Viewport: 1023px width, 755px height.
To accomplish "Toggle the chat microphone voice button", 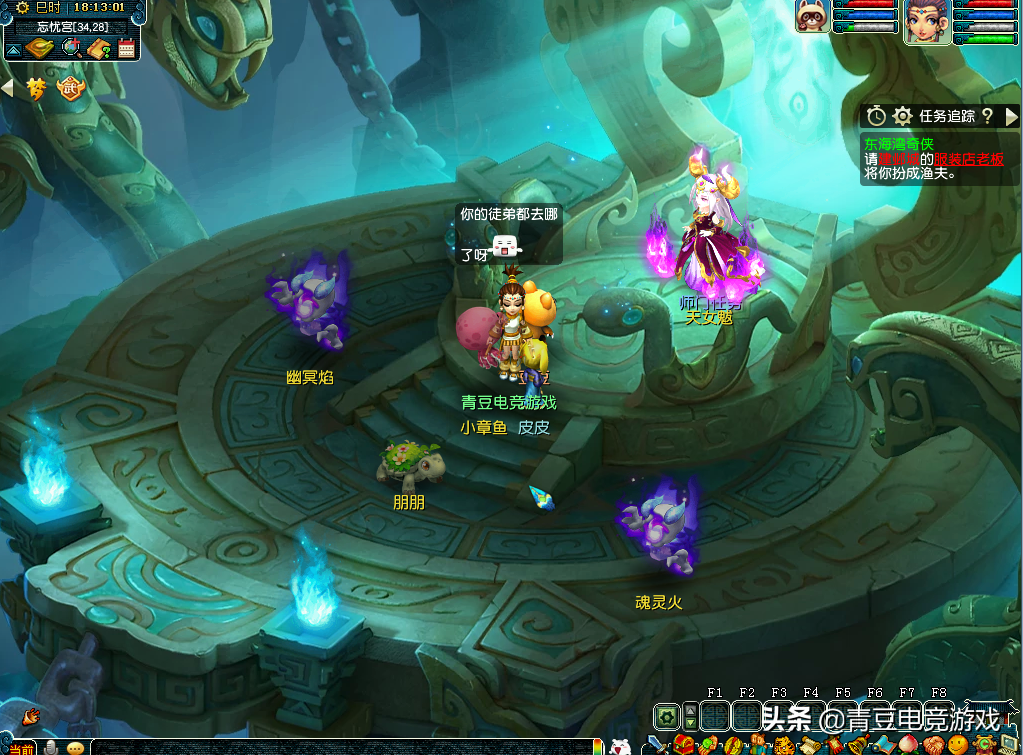I will (x=49, y=748).
